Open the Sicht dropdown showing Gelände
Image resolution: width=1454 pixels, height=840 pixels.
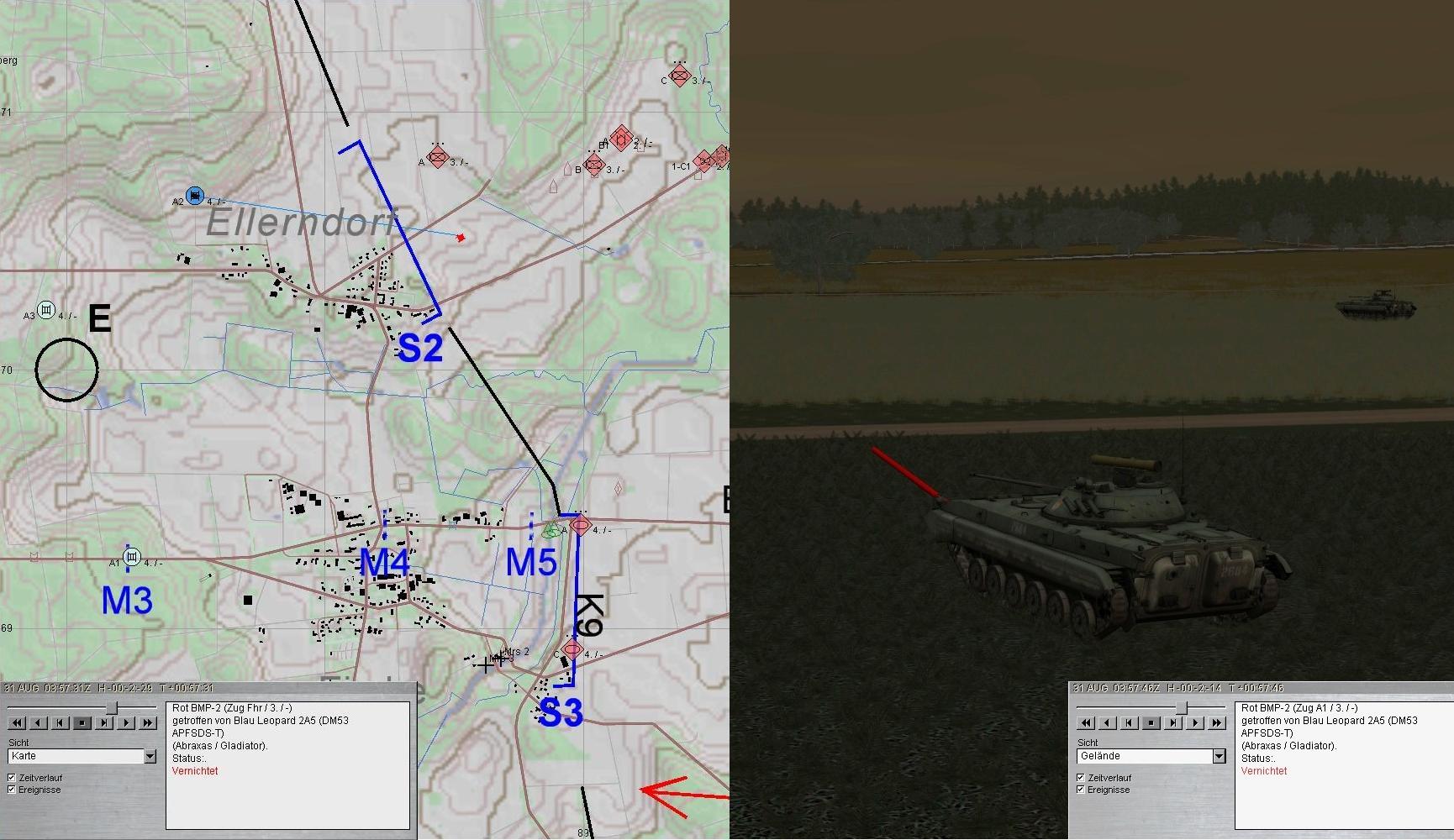(1219, 757)
